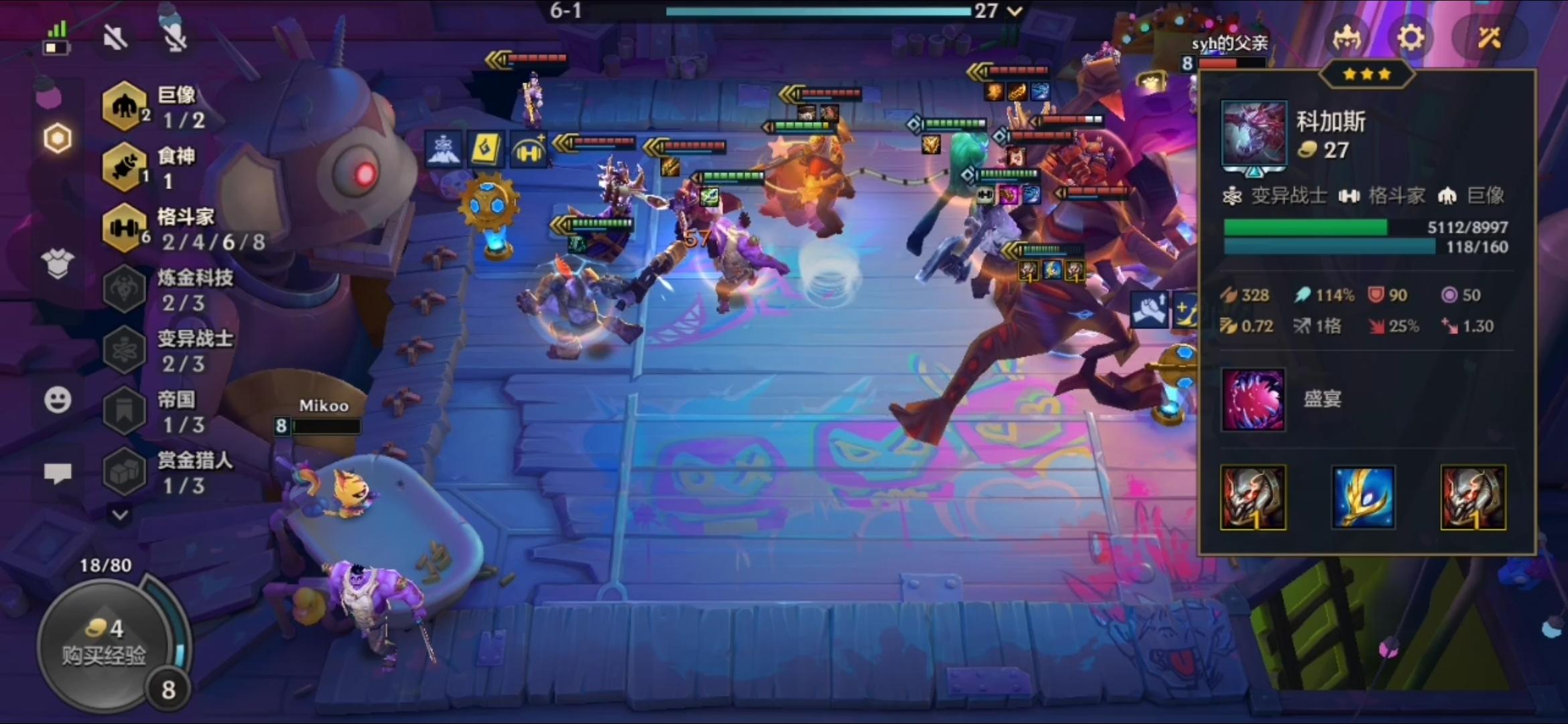The image size is (1568, 724).
Task: Tap the armor item inventory icon
Action: [58, 264]
